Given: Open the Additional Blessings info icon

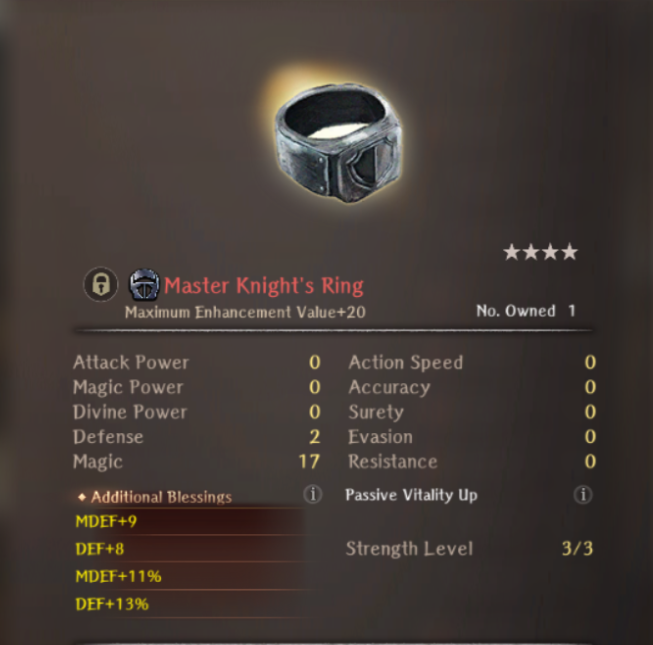Looking at the screenshot, I should click(x=313, y=494).
